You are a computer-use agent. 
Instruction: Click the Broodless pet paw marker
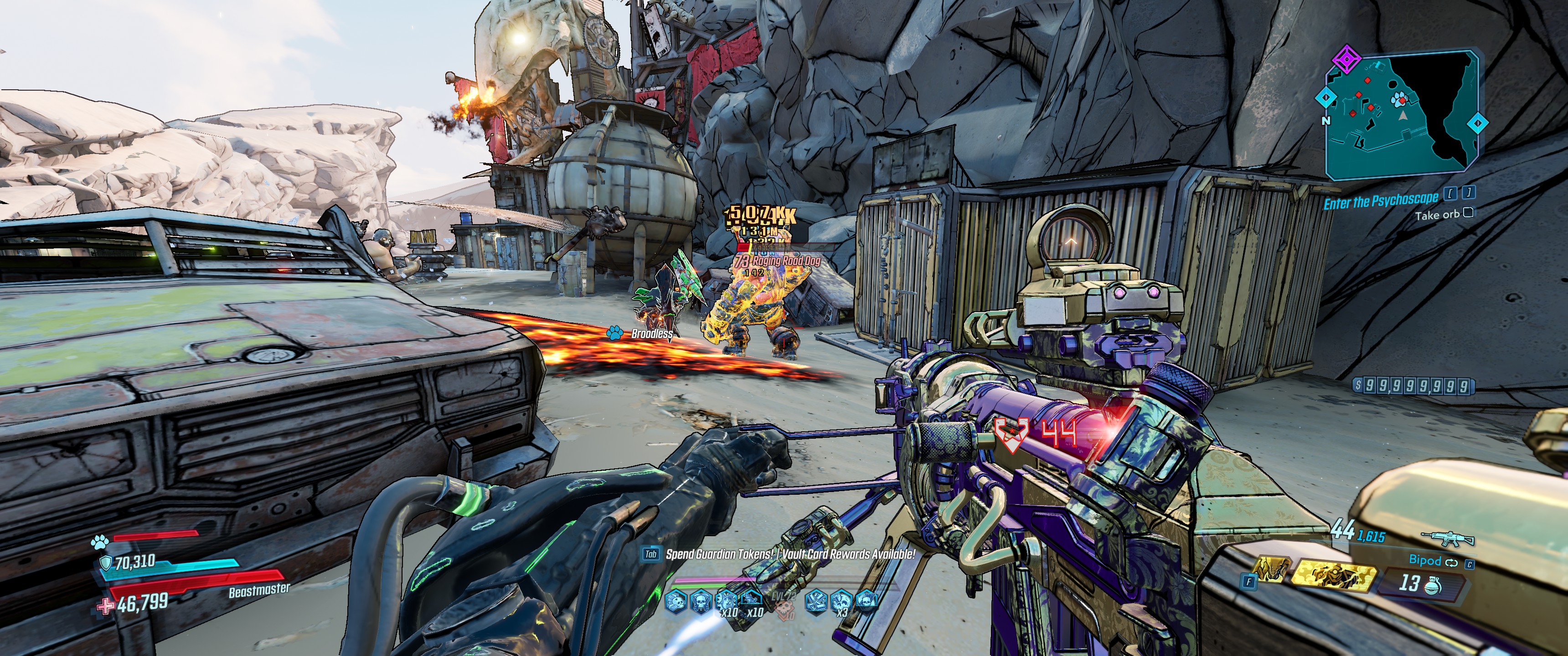click(614, 332)
